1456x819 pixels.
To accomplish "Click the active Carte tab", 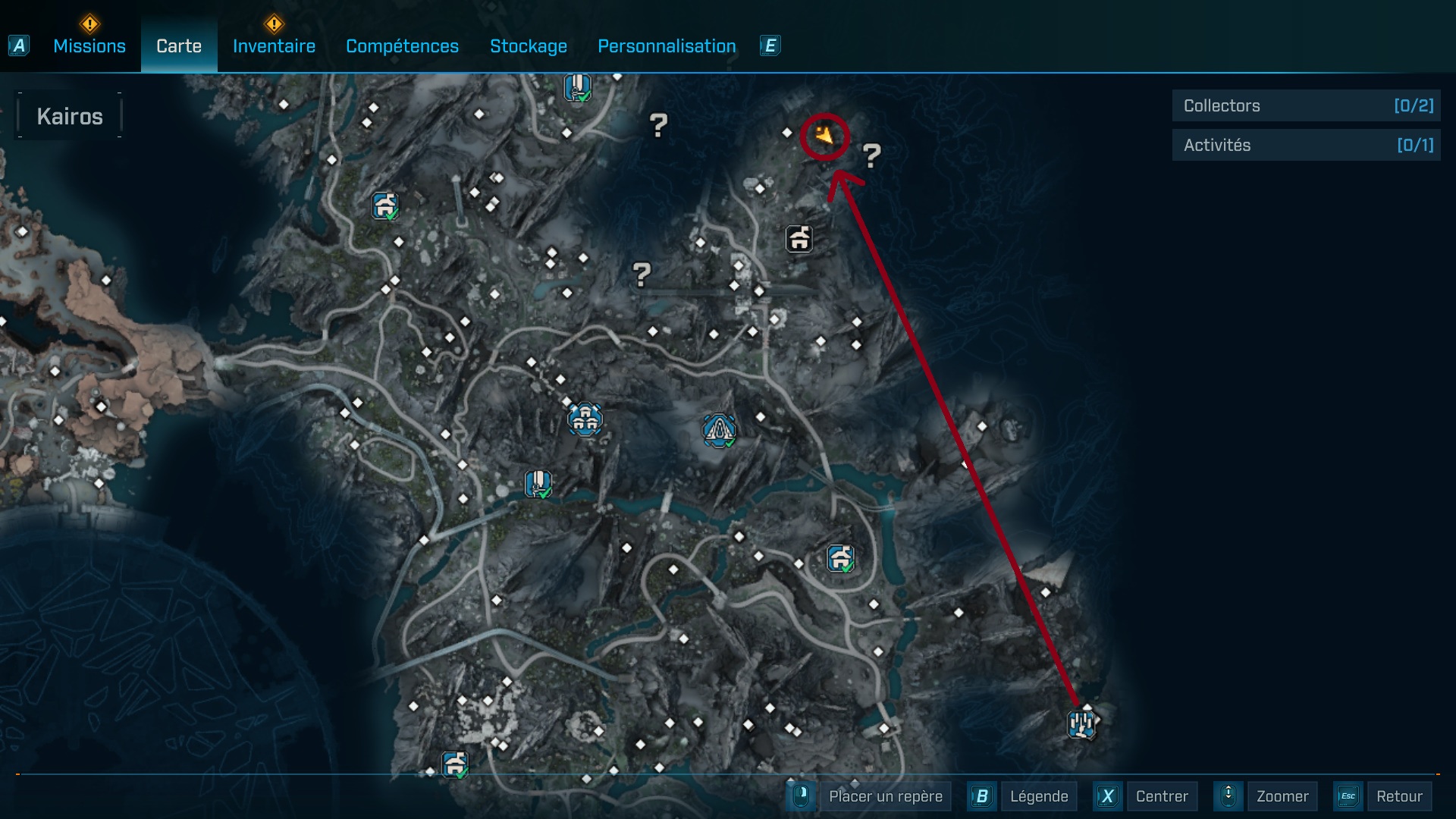I will pos(179,46).
